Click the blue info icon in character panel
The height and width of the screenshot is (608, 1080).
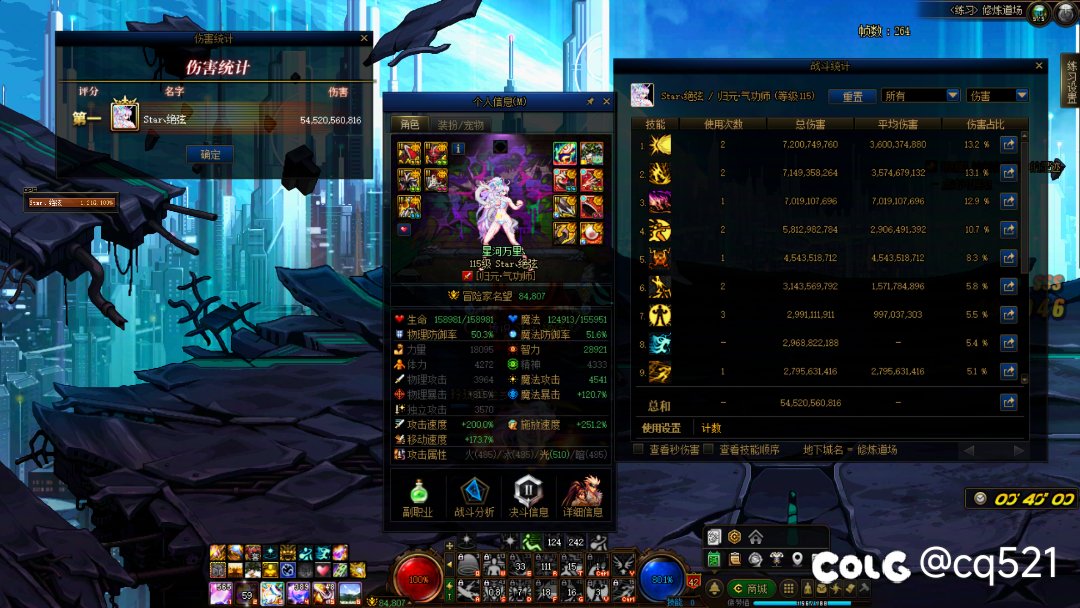pyautogui.click(x=458, y=148)
